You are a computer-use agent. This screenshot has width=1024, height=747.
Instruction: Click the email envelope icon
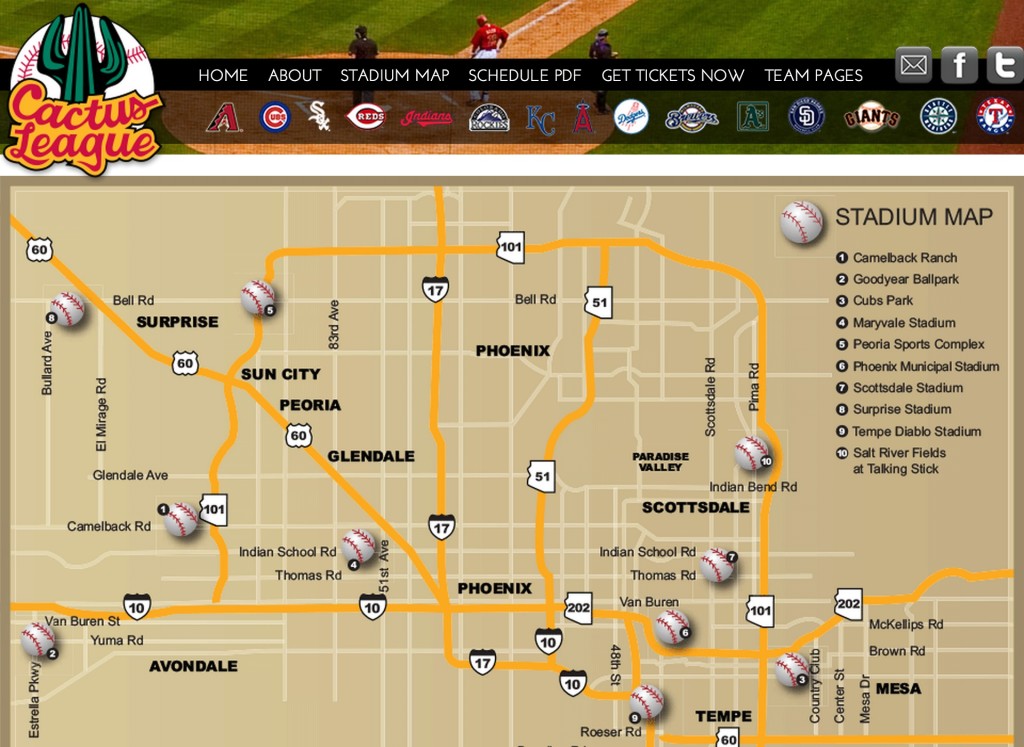point(913,65)
